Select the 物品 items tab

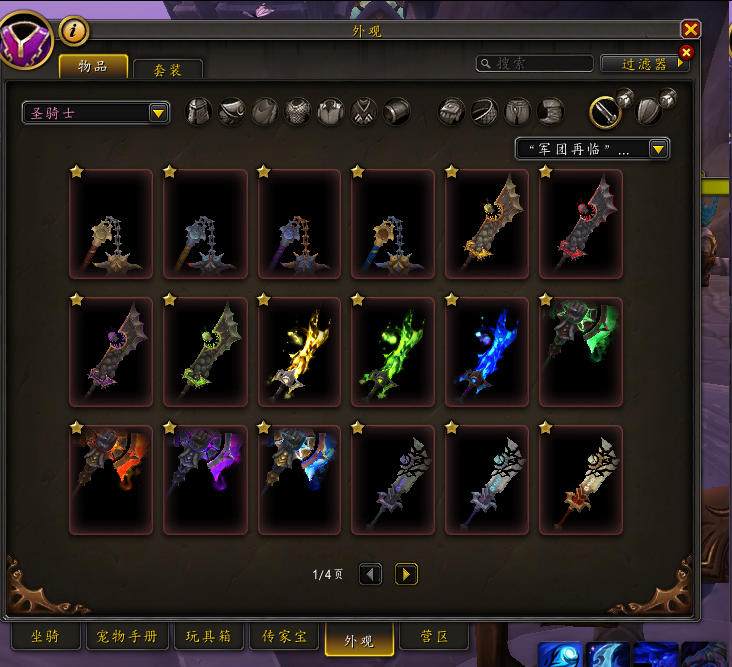(x=93, y=66)
